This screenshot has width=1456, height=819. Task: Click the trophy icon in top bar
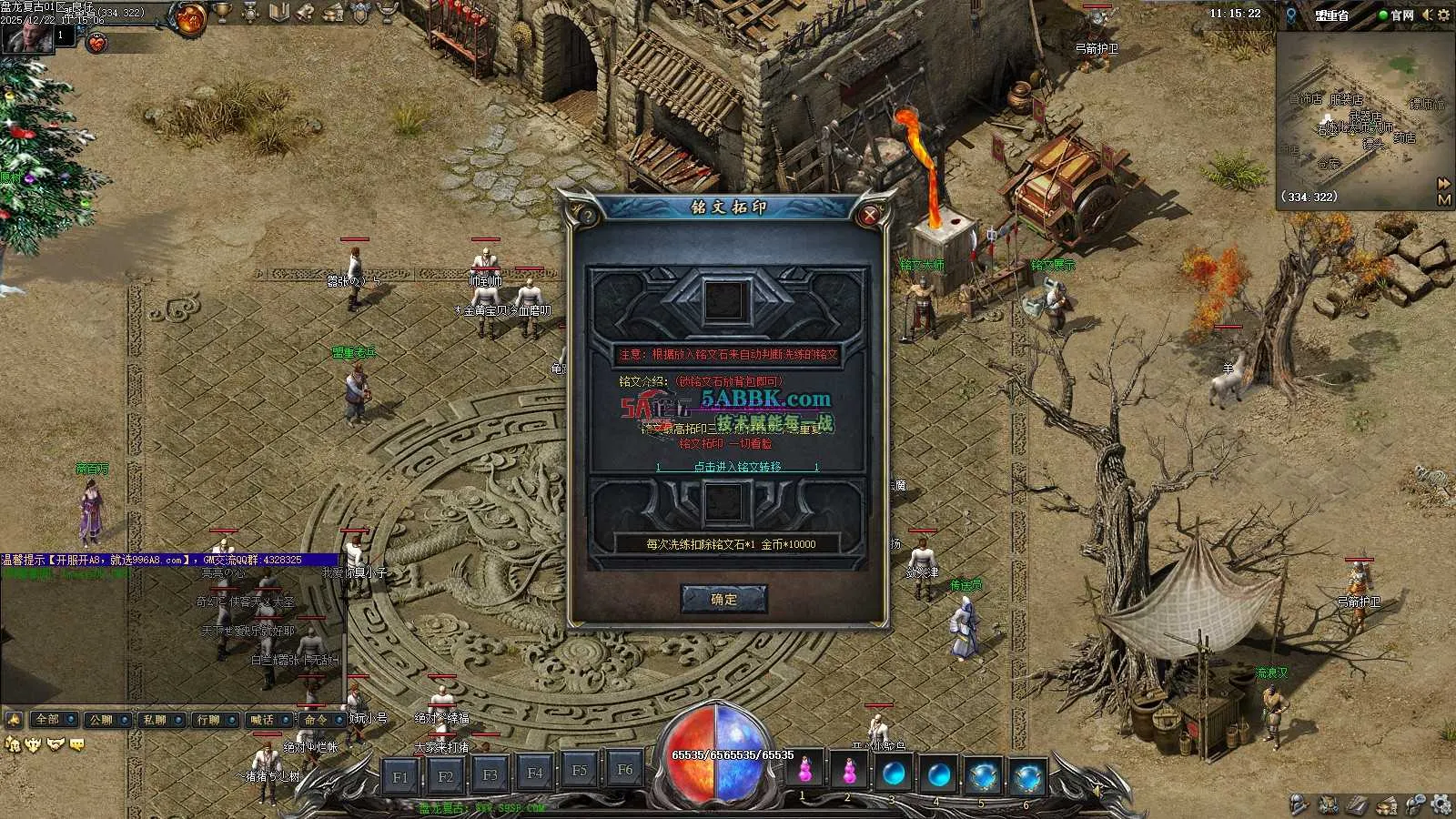tap(223, 13)
